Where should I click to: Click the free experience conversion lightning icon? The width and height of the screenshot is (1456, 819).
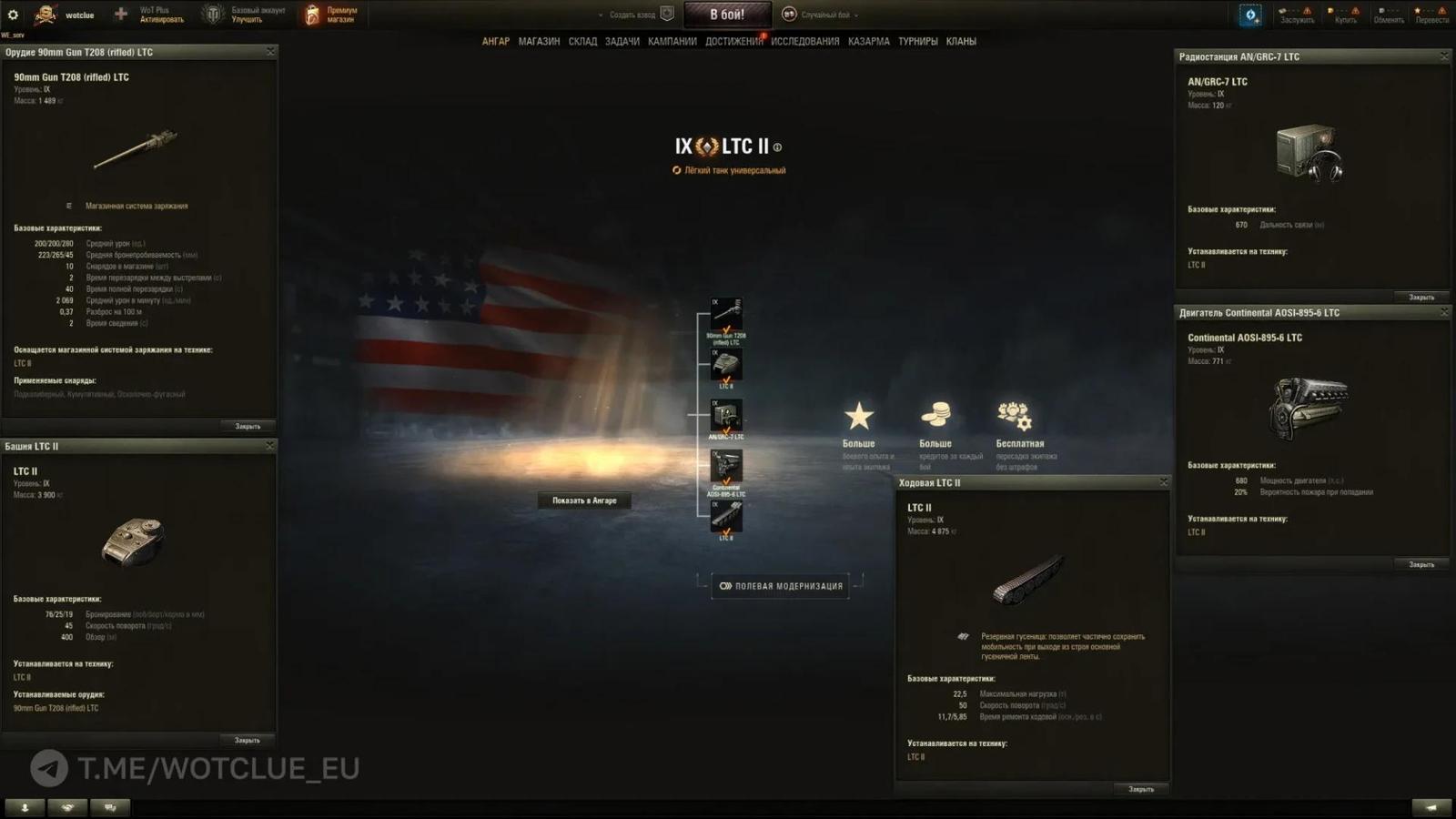(x=1250, y=14)
